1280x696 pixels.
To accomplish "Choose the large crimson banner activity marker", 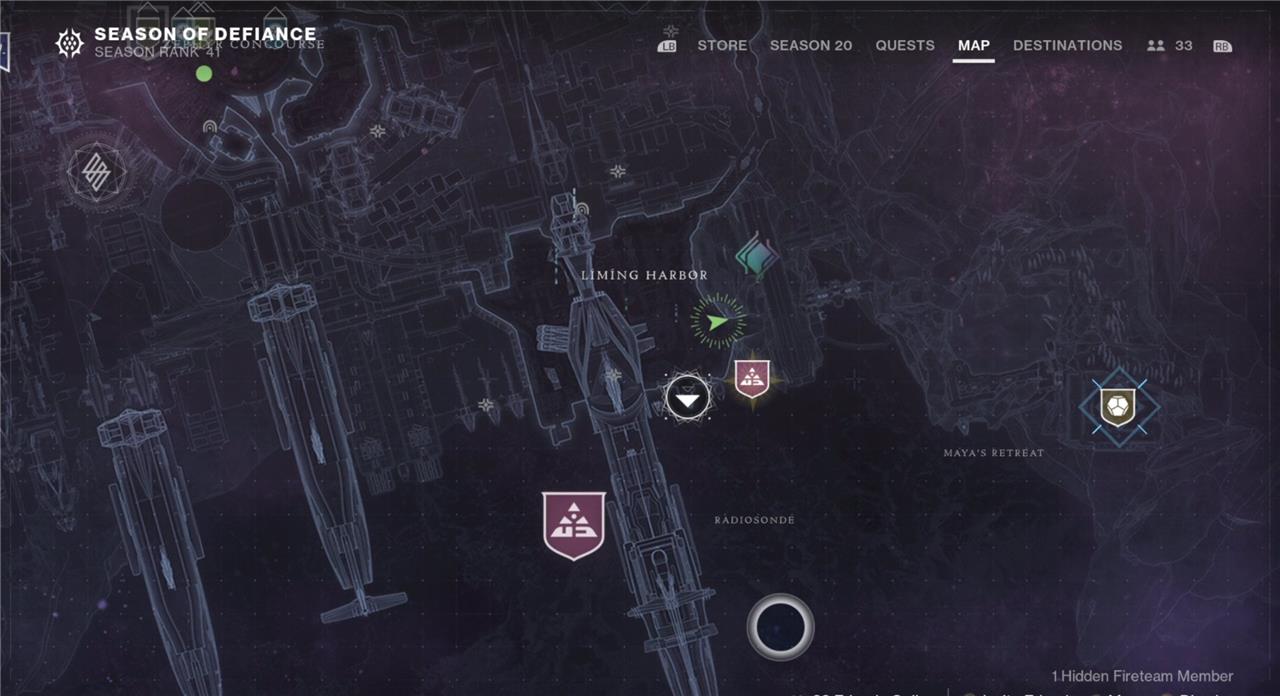I will point(574,524).
